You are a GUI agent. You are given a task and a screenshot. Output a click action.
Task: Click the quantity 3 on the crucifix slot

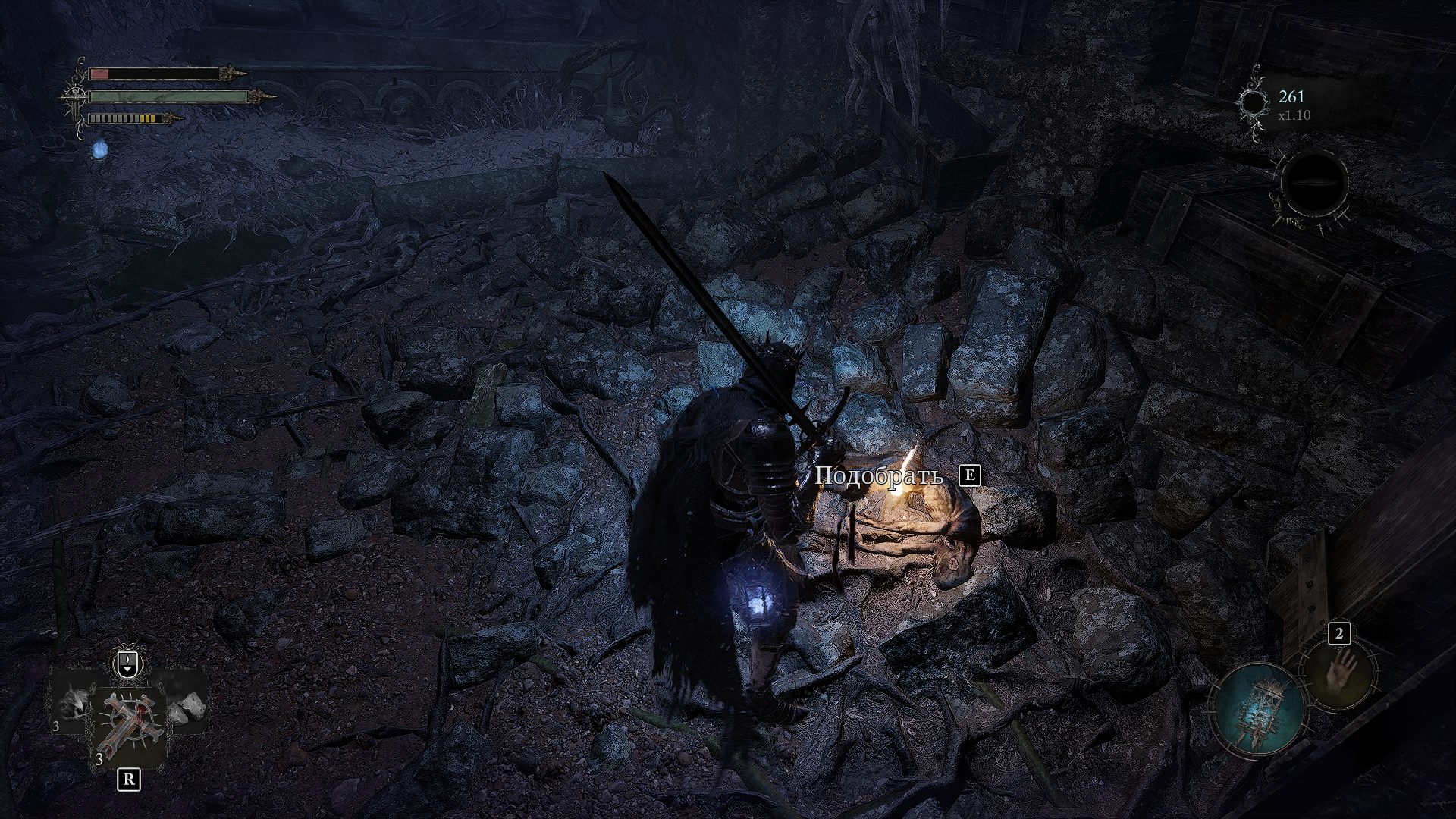pyautogui.click(x=99, y=759)
